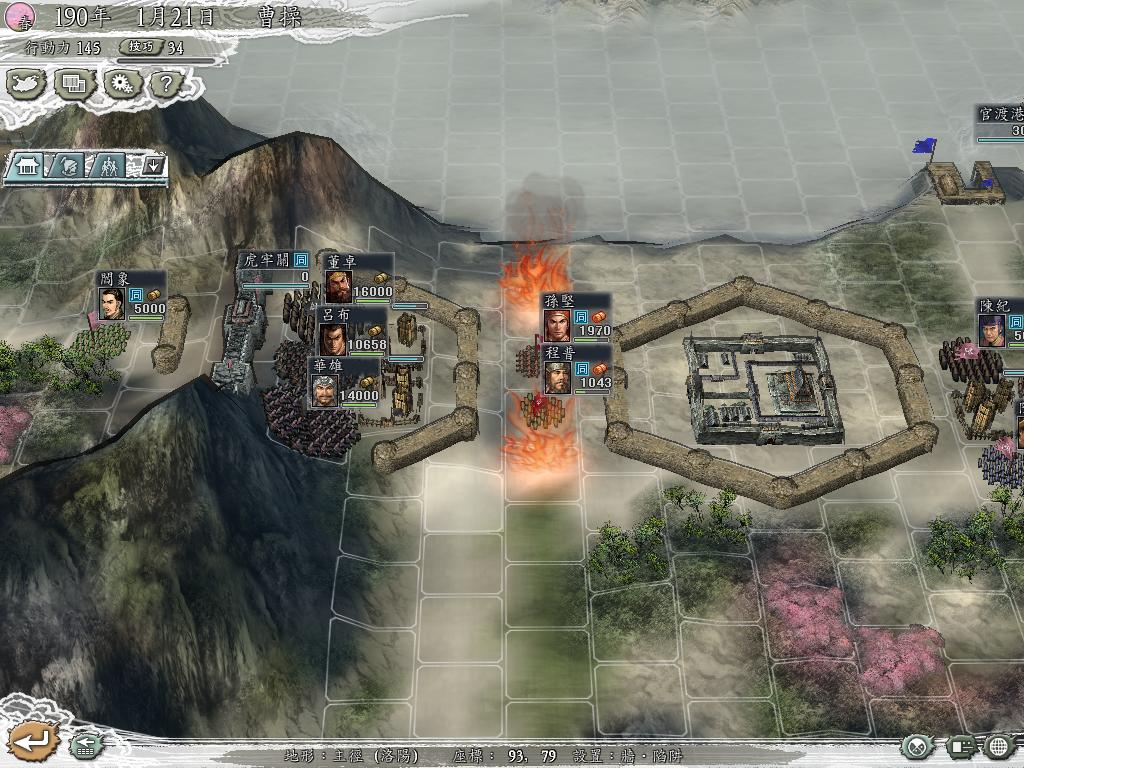
Task: Toggle the globe grid display button
Action: [999, 746]
